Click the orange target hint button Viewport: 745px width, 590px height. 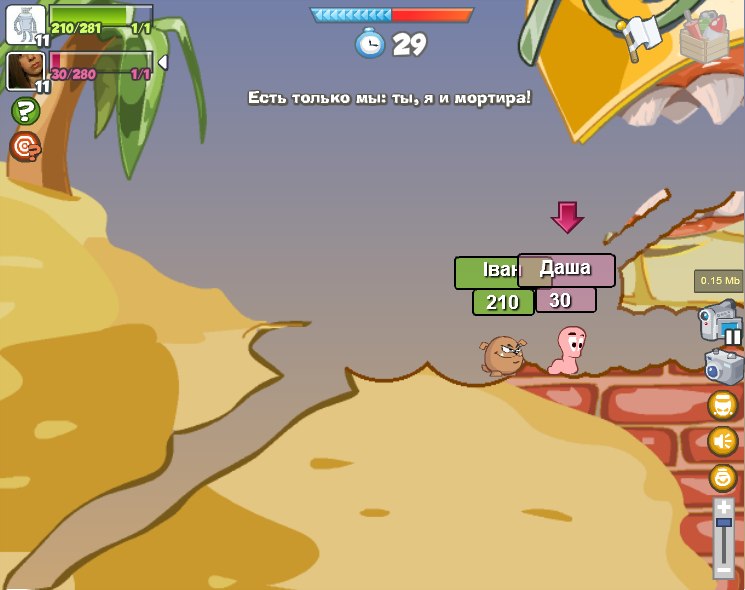point(25,147)
